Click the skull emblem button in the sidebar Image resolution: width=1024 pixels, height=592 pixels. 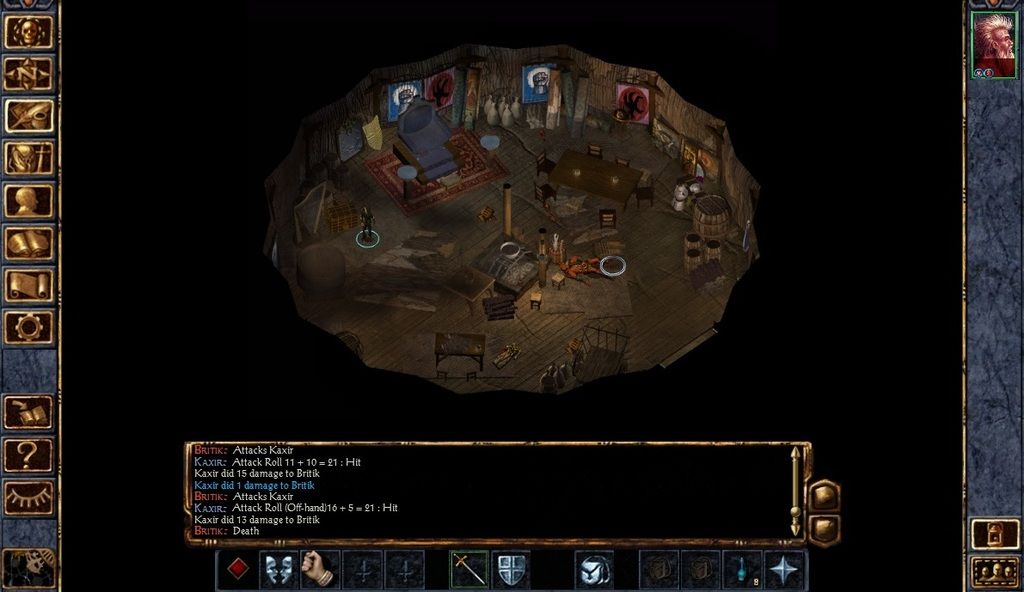[29, 31]
